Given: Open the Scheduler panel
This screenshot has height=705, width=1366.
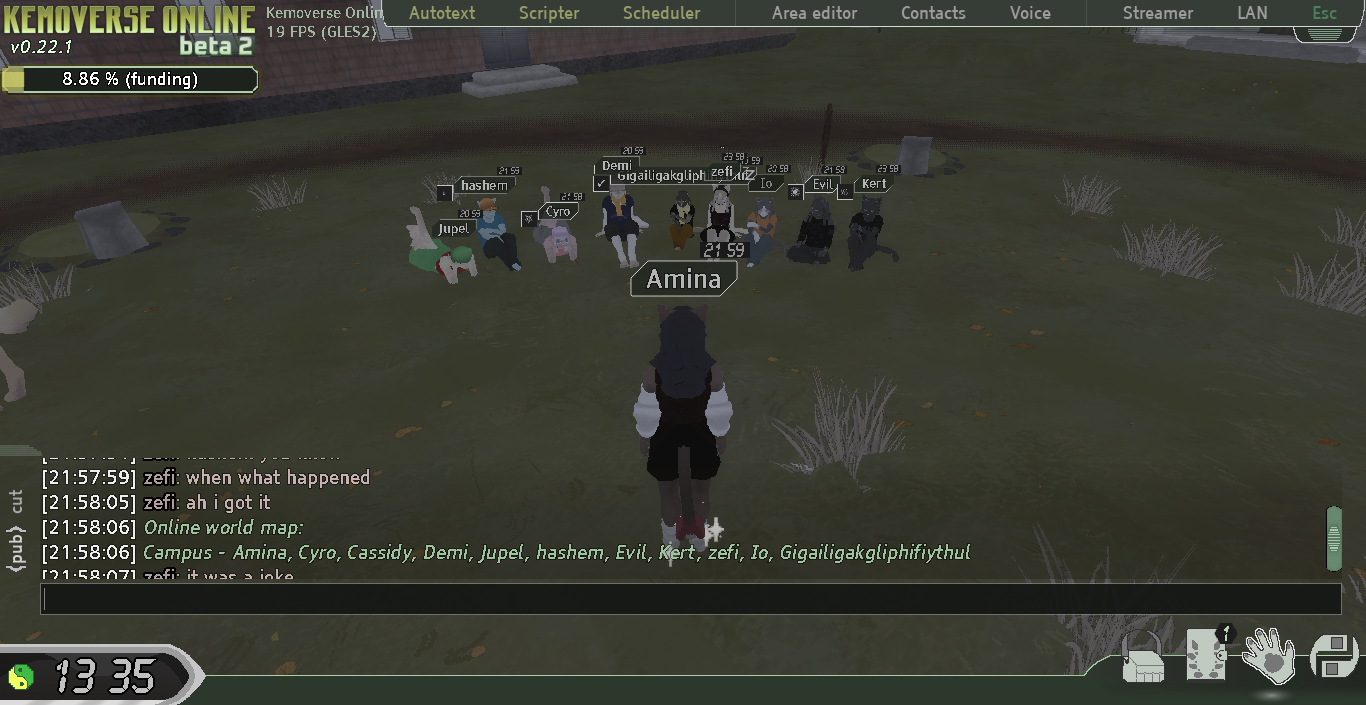Looking at the screenshot, I should pyautogui.click(x=661, y=13).
